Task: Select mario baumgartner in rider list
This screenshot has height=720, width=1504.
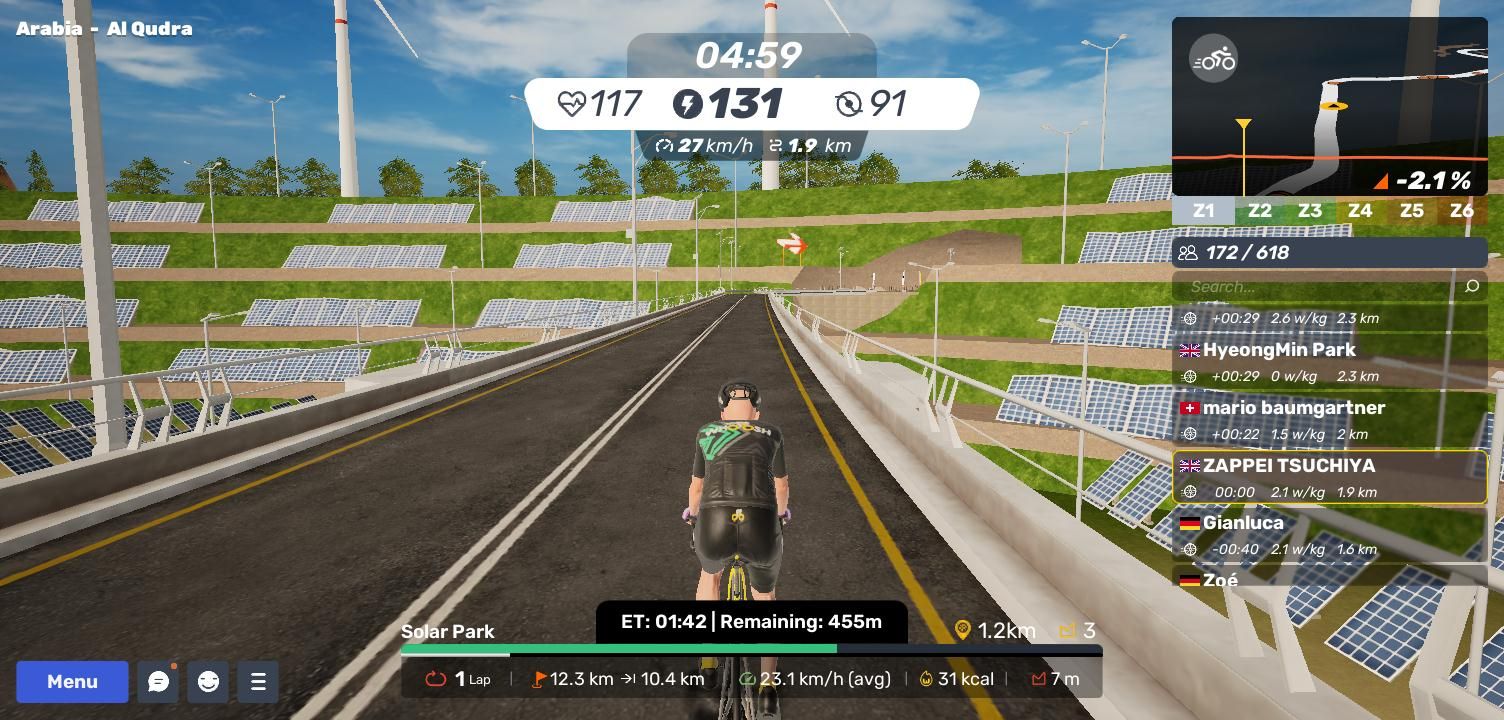Action: click(1329, 419)
